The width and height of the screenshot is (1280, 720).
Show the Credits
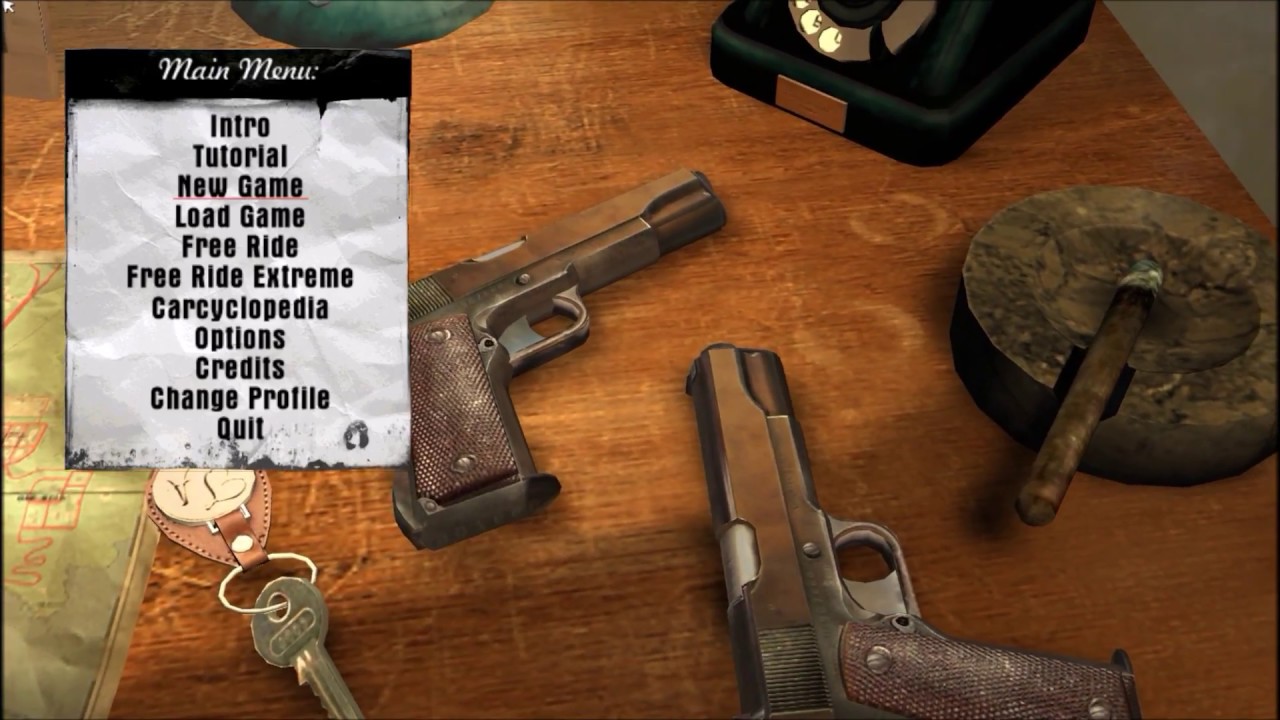coord(240,368)
